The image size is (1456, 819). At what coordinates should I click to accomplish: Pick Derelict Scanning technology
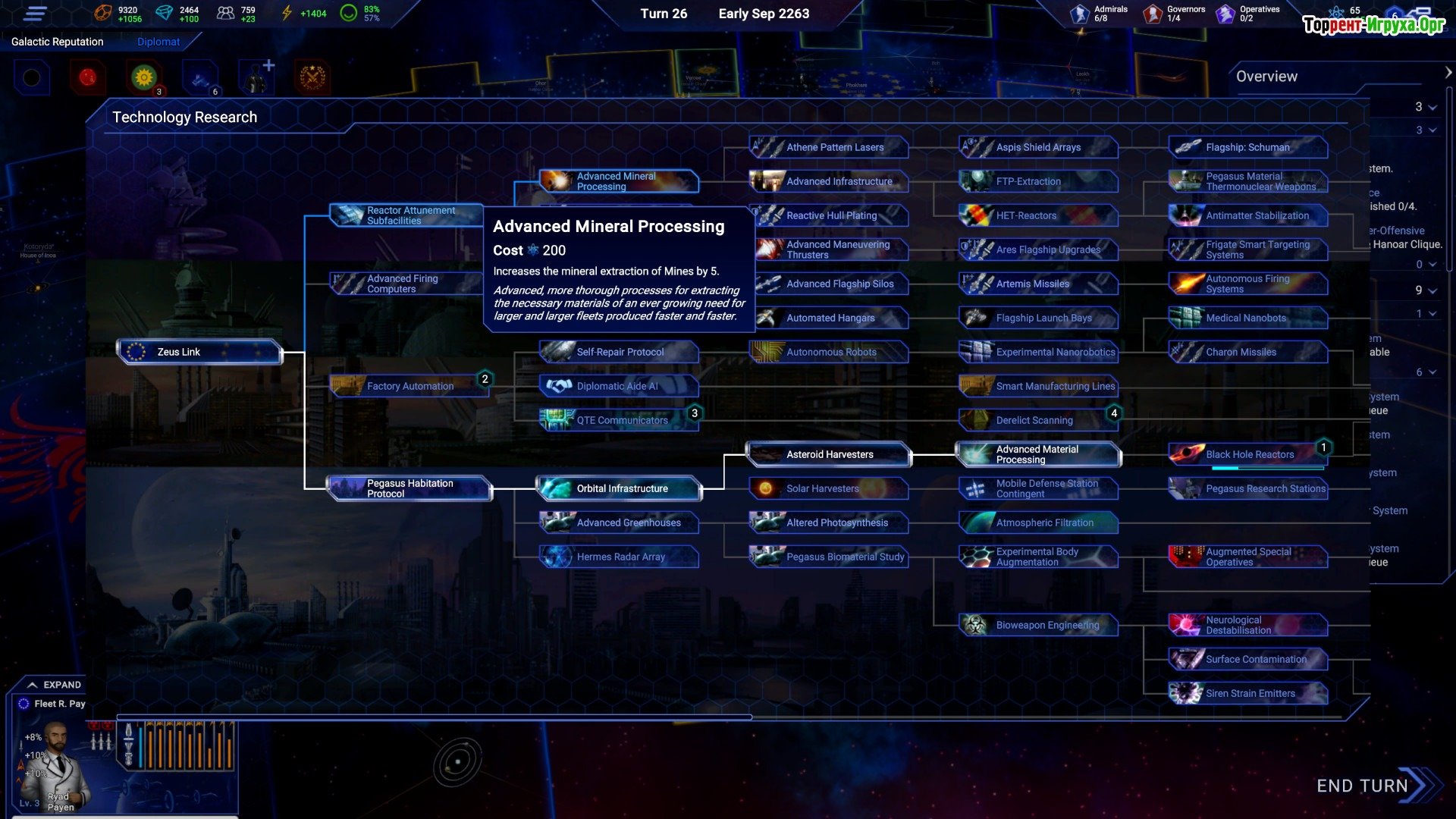click(1034, 420)
